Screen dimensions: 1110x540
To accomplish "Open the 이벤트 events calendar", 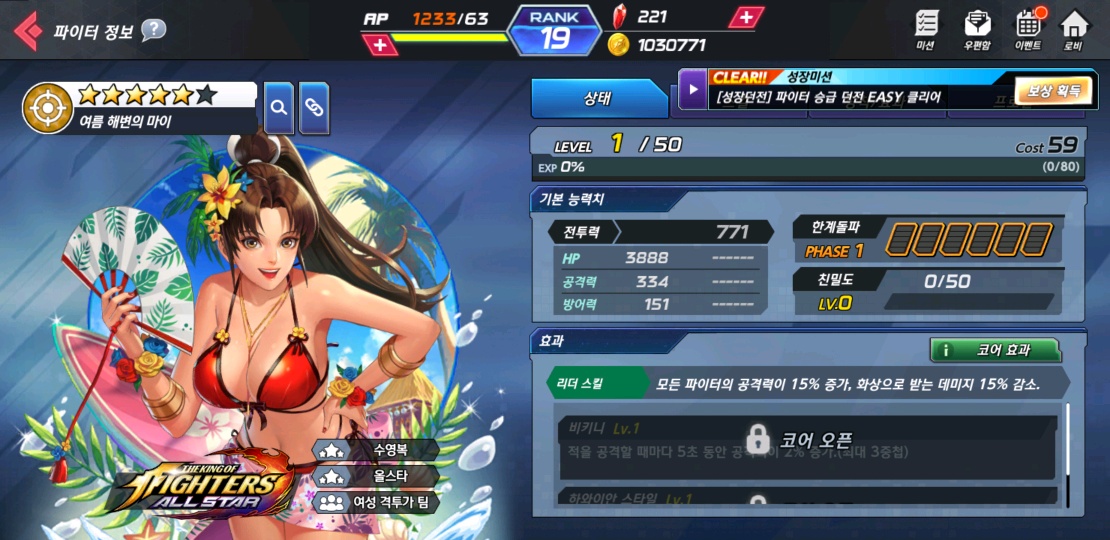I will [1028, 30].
